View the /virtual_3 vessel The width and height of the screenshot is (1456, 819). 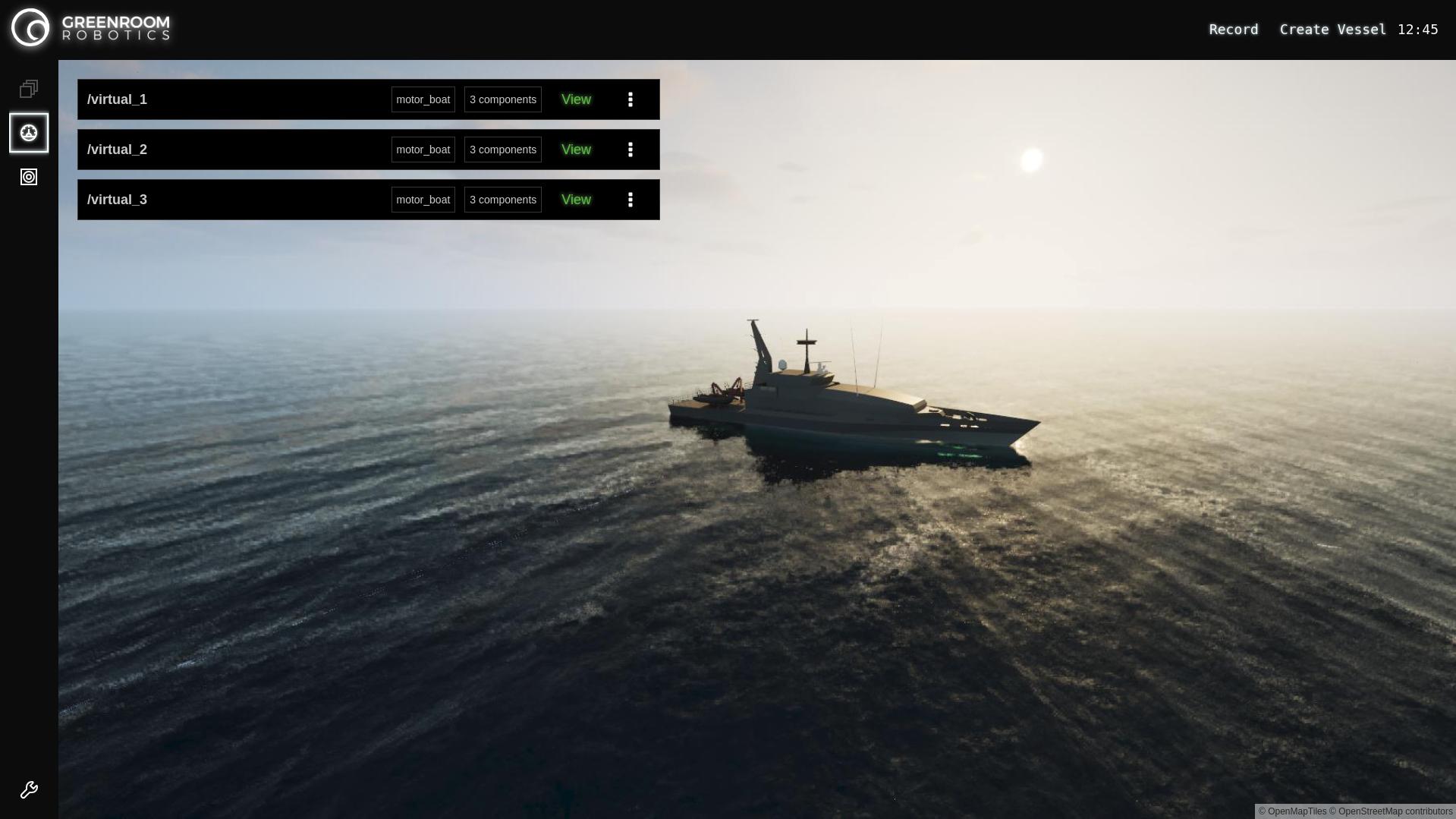coord(576,200)
